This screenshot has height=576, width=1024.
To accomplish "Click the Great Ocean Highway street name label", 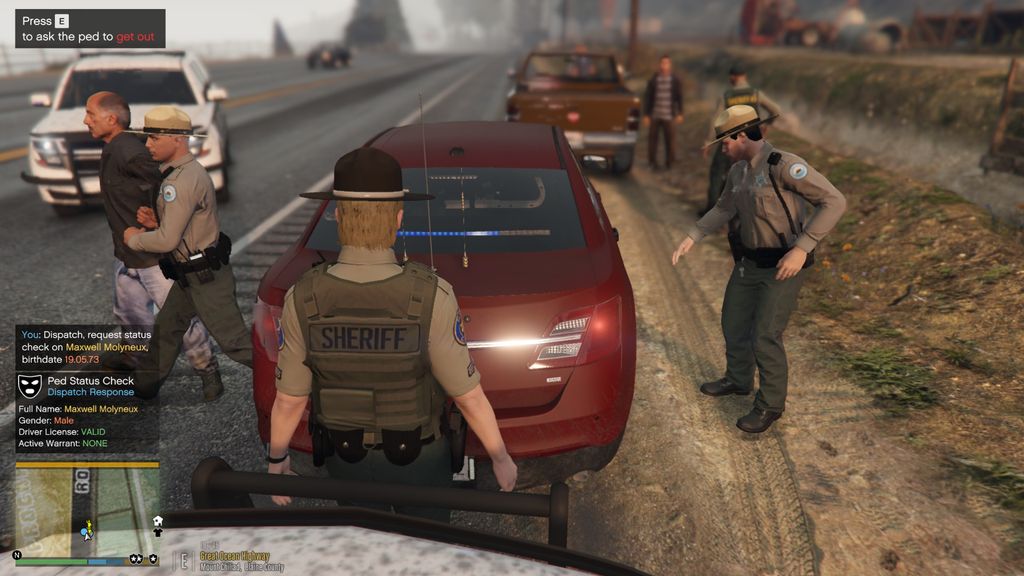I will point(233,557).
